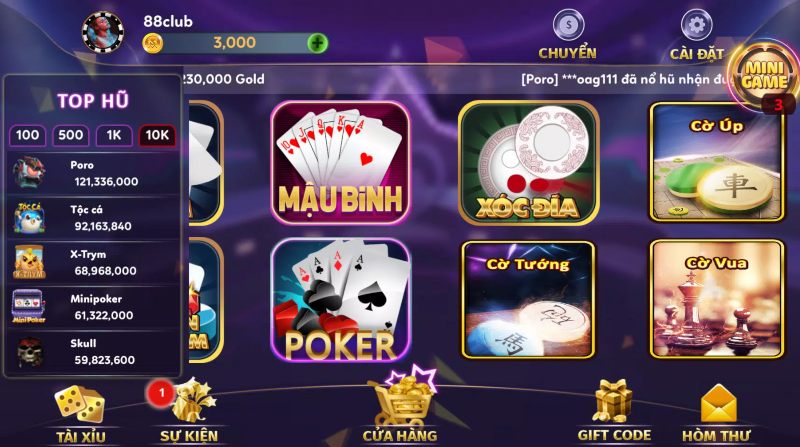The image size is (800, 447).
Task: Open the Sự Kiện events menu
Action: click(x=188, y=410)
